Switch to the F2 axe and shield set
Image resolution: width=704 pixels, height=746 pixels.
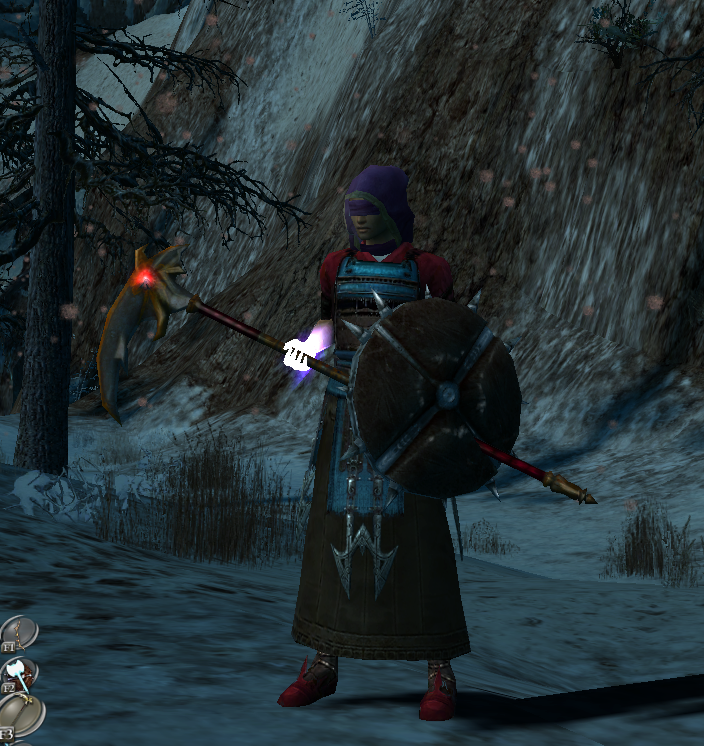tap(19, 673)
